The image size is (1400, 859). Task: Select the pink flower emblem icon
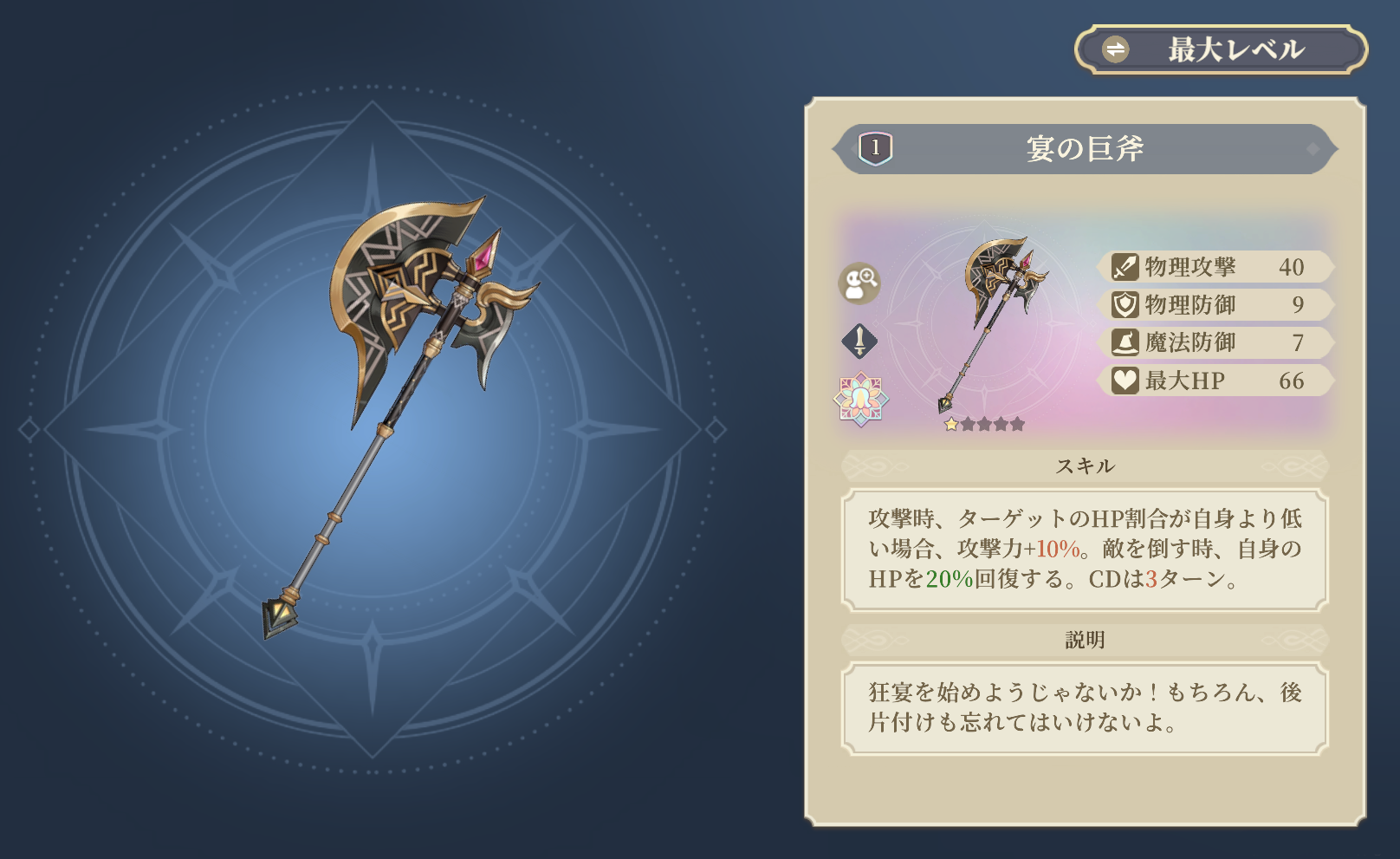tap(860, 399)
